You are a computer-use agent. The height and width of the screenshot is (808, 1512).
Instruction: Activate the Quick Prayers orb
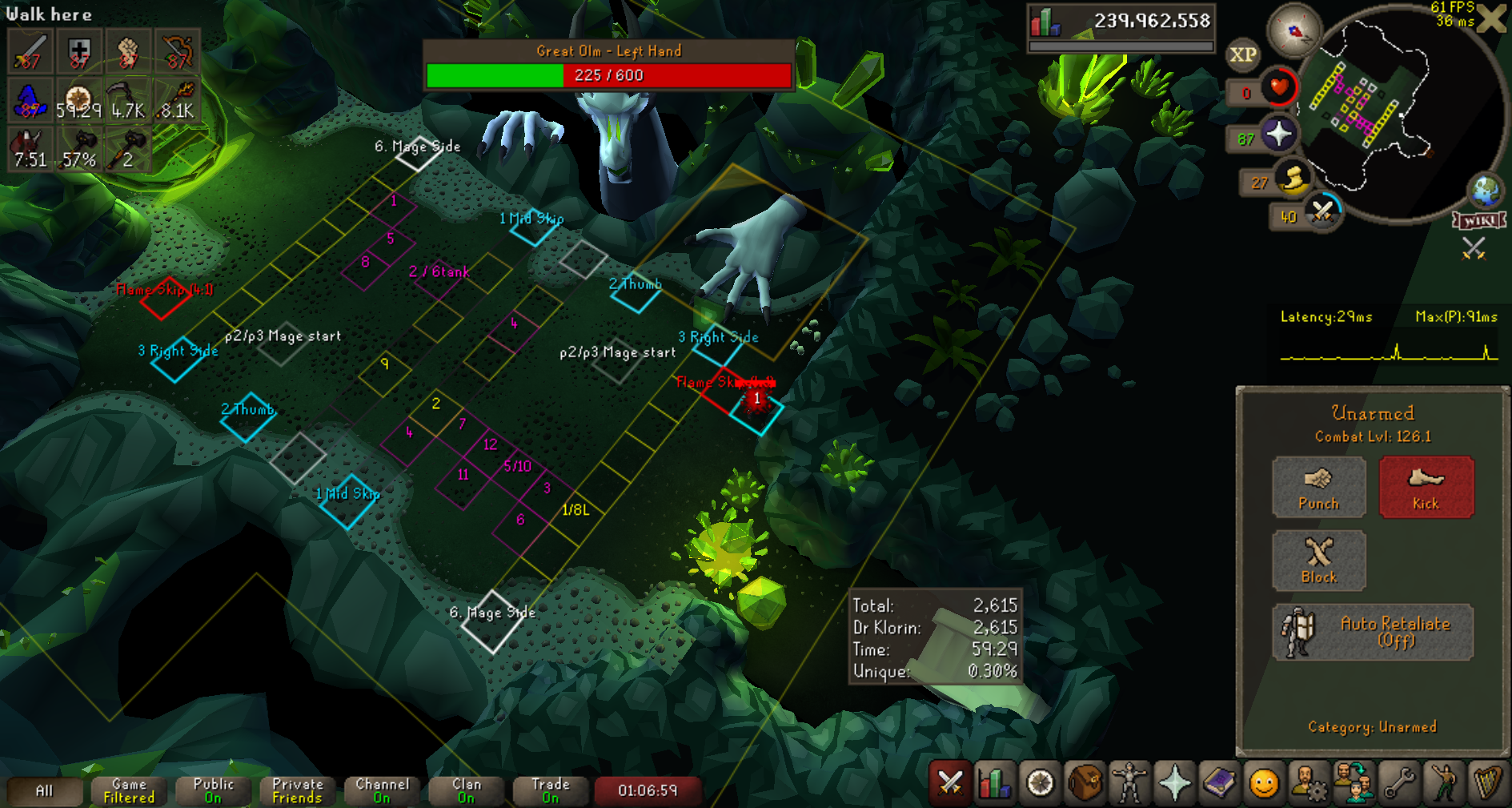pyautogui.click(x=1278, y=134)
